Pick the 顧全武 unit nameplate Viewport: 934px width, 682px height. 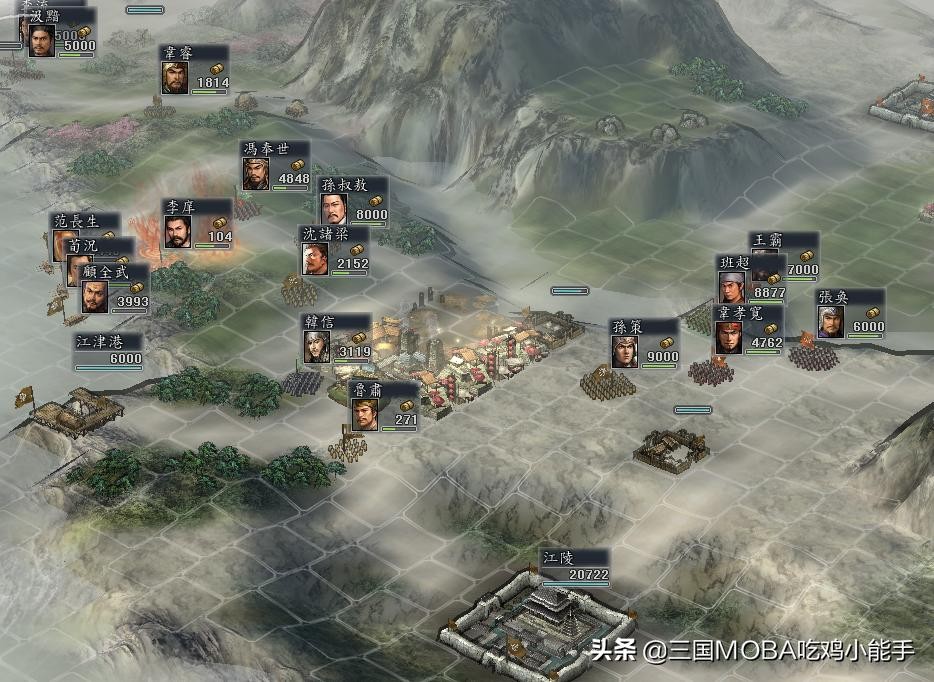coord(114,288)
